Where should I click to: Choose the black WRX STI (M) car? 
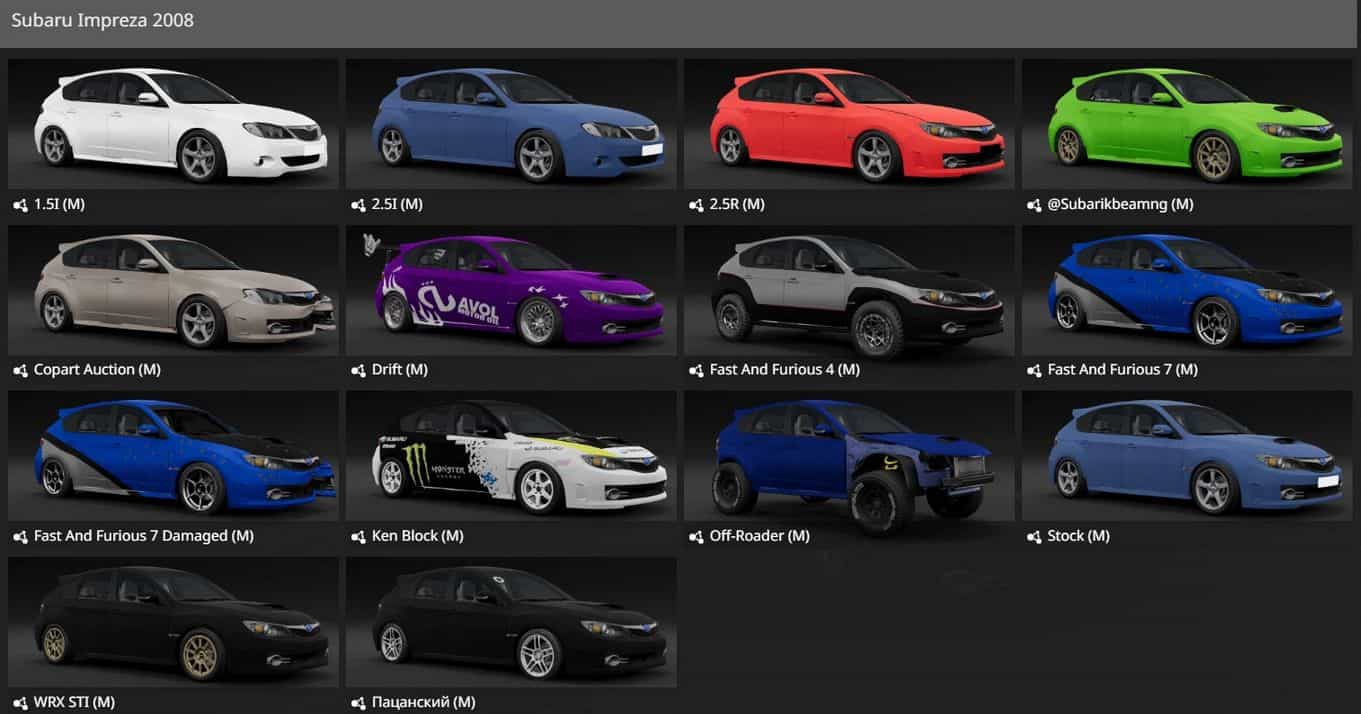pyautogui.click(x=173, y=622)
